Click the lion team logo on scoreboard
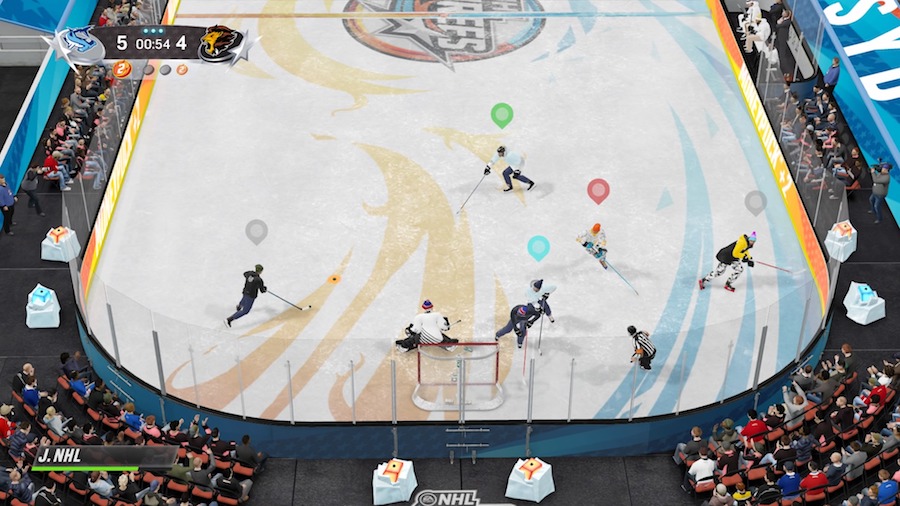 pyautogui.click(x=221, y=44)
